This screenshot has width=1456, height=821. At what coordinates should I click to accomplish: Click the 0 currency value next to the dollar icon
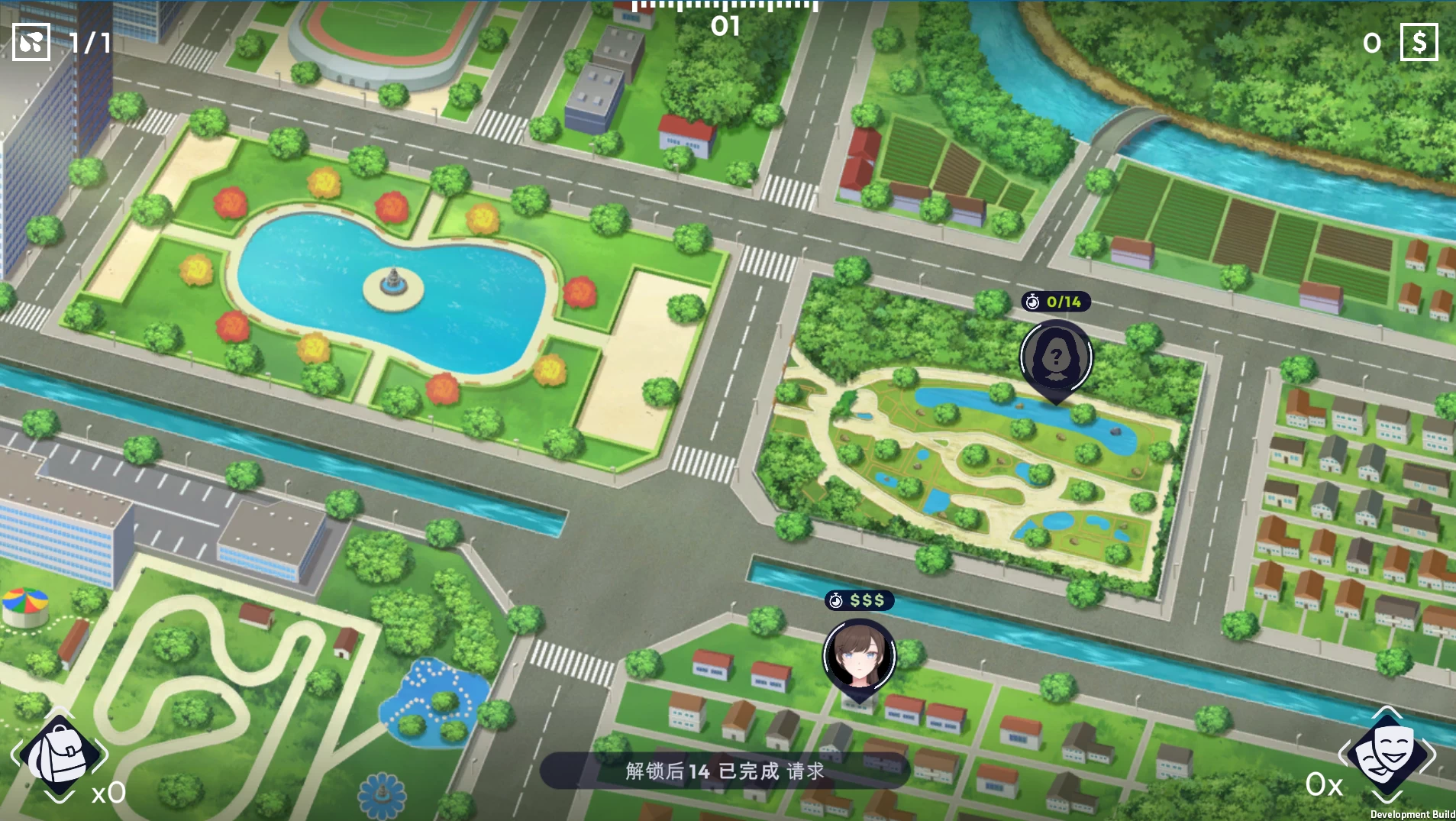tap(1372, 44)
